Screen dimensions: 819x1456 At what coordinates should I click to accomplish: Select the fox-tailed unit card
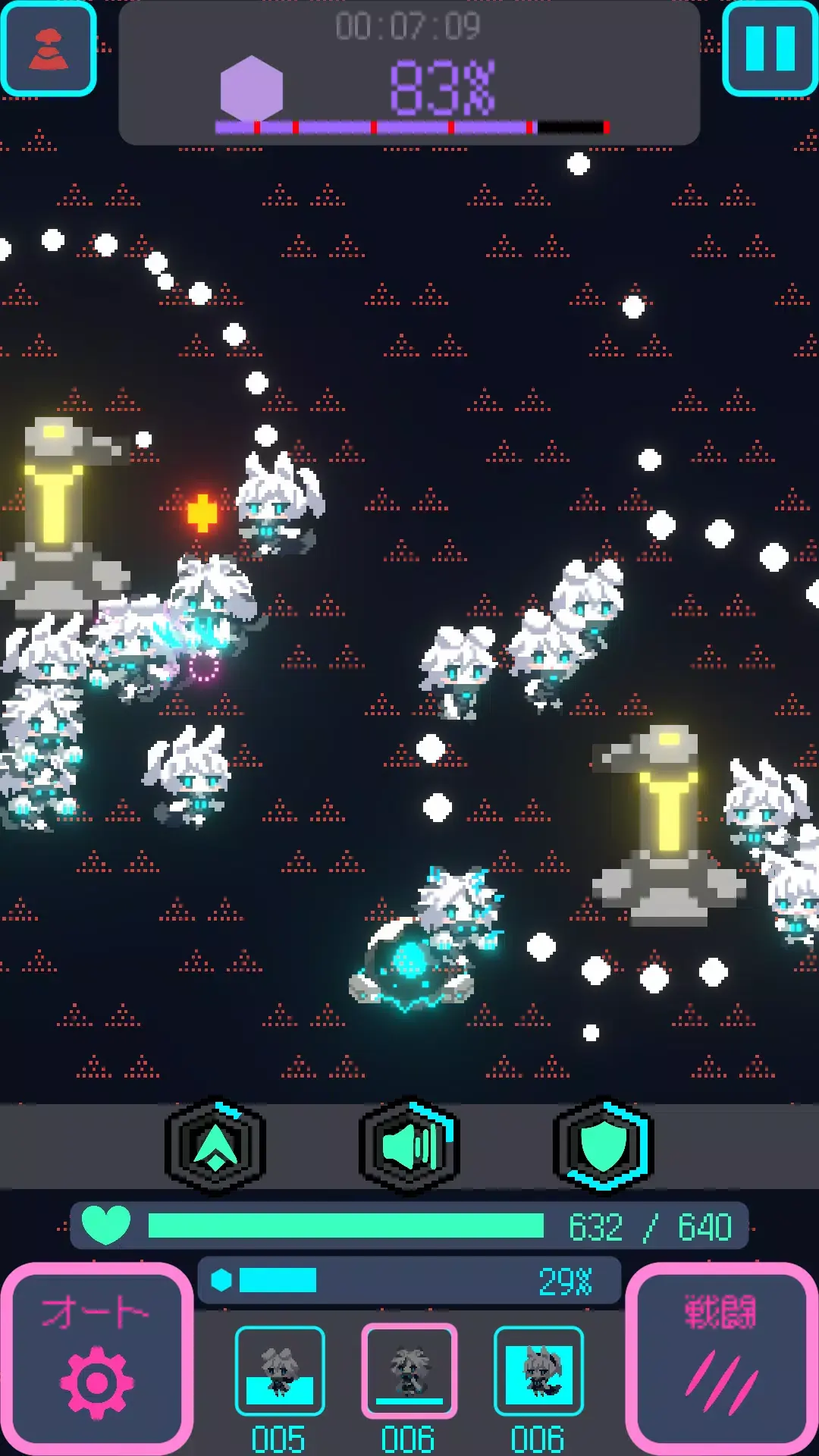[538, 1371]
